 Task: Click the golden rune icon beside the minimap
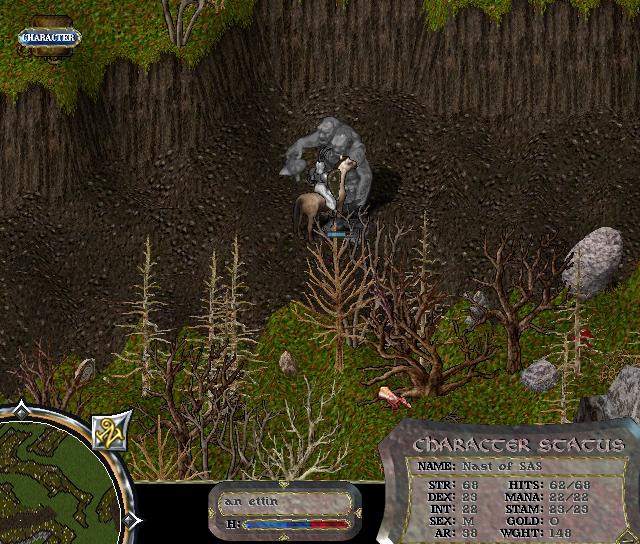[107, 431]
